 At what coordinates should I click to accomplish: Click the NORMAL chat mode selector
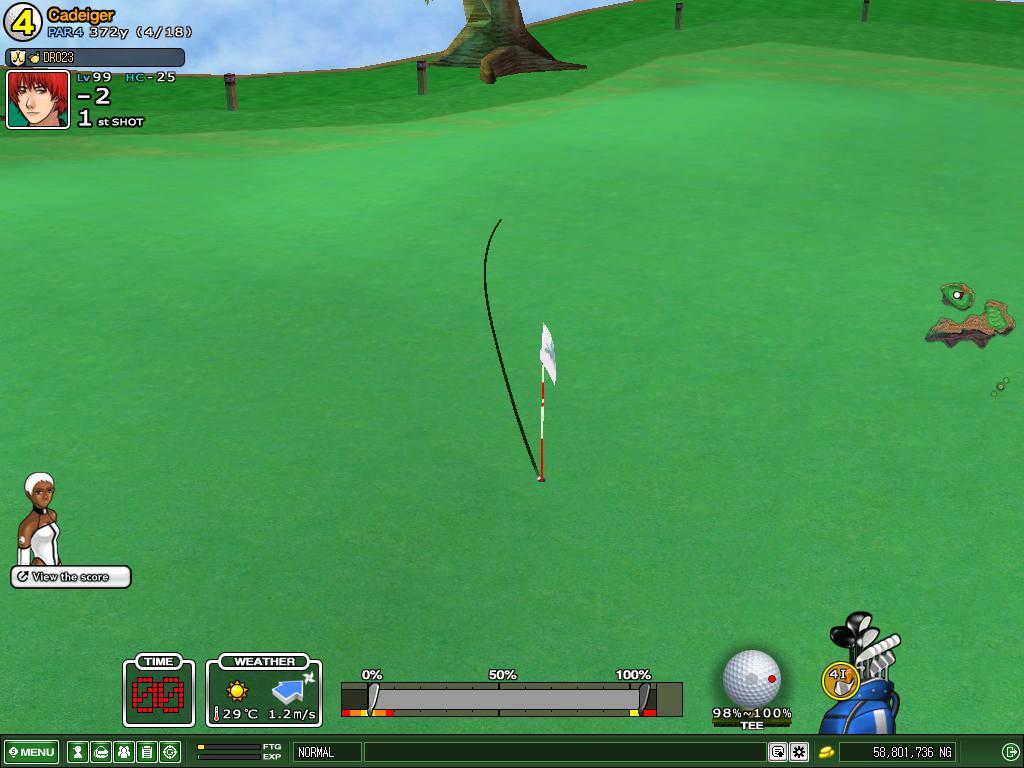click(x=326, y=752)
